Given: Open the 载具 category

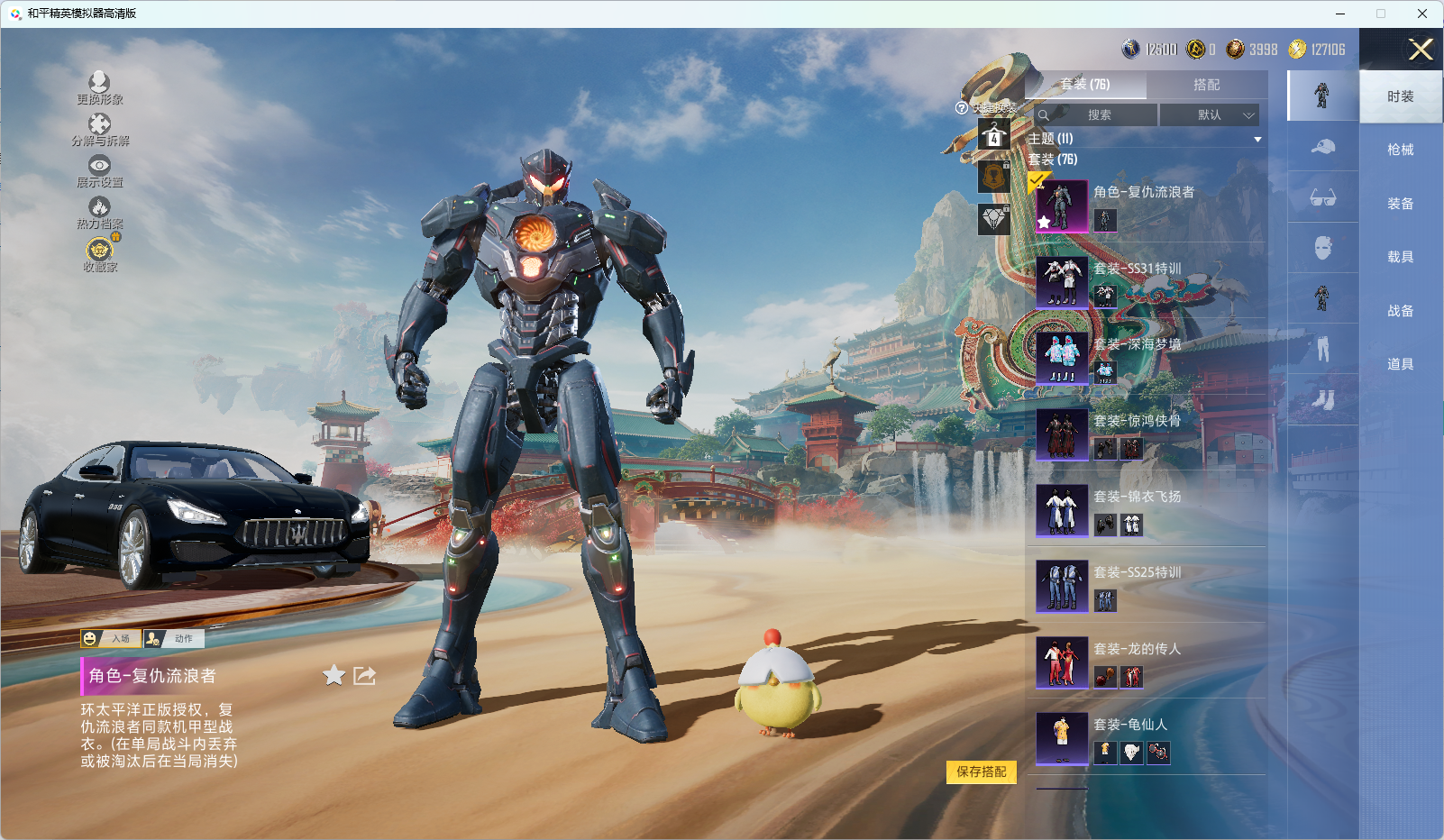Looking at the screenshot, I should [1400, 257].
